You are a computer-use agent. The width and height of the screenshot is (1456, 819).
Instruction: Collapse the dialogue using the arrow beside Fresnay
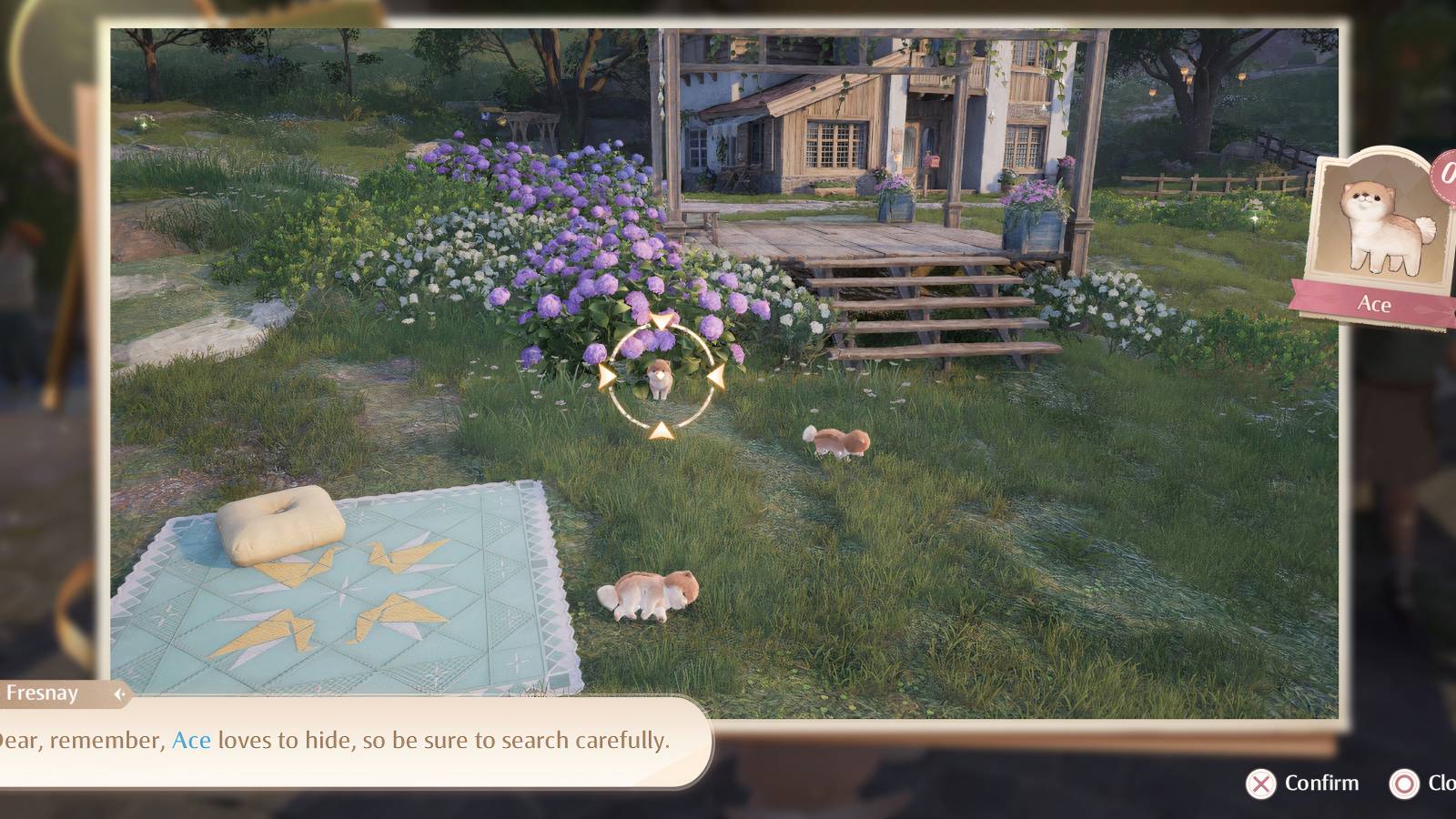click(120, 694)
